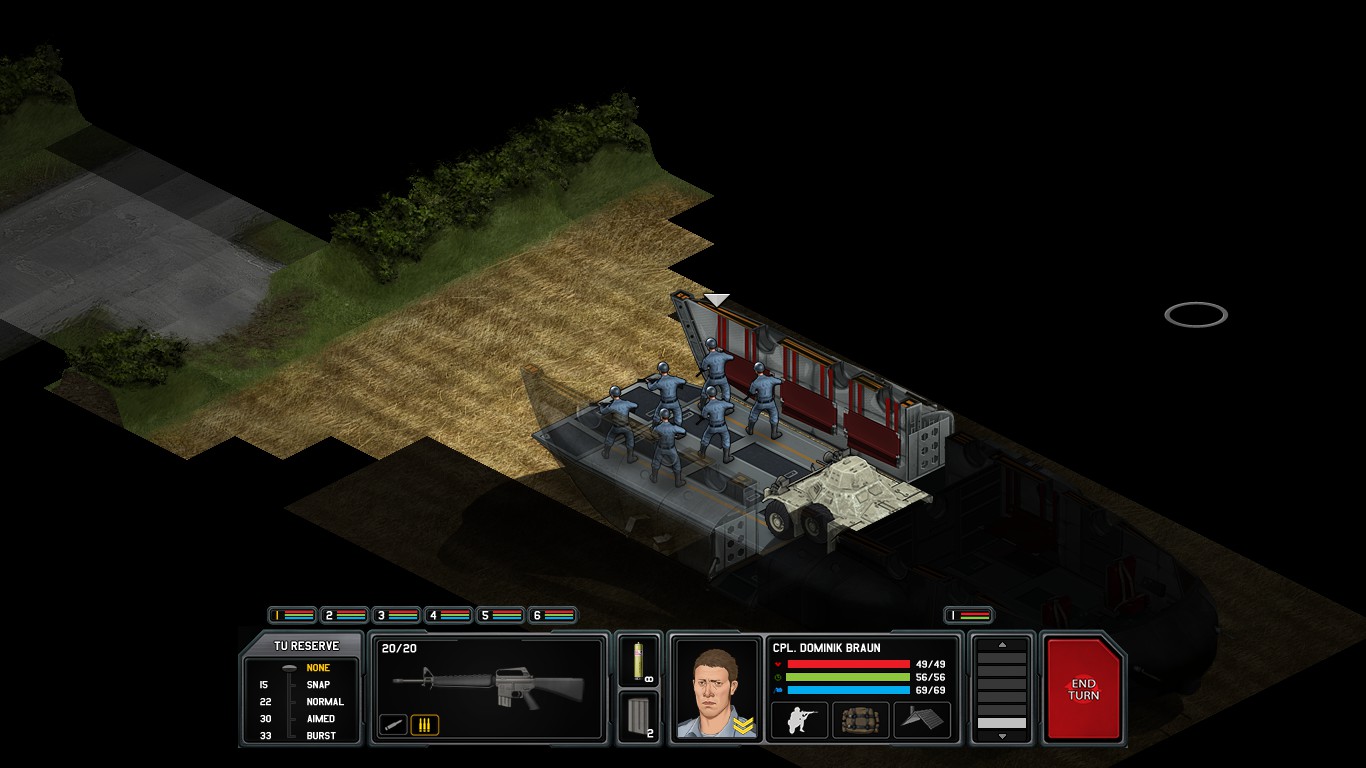Select soldier 1 squad tab
The image size is (1366, 768).
point(292,615)
